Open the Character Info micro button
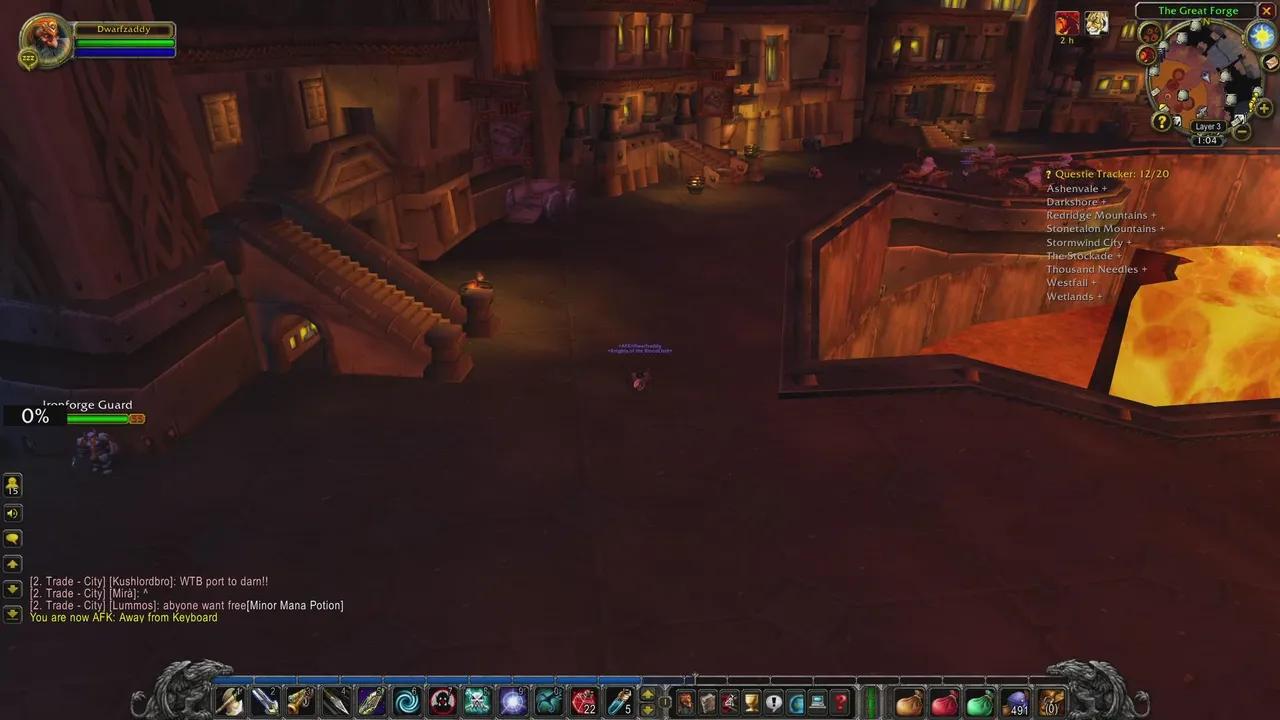The image size is (1280, 720). tap(686, 700)
